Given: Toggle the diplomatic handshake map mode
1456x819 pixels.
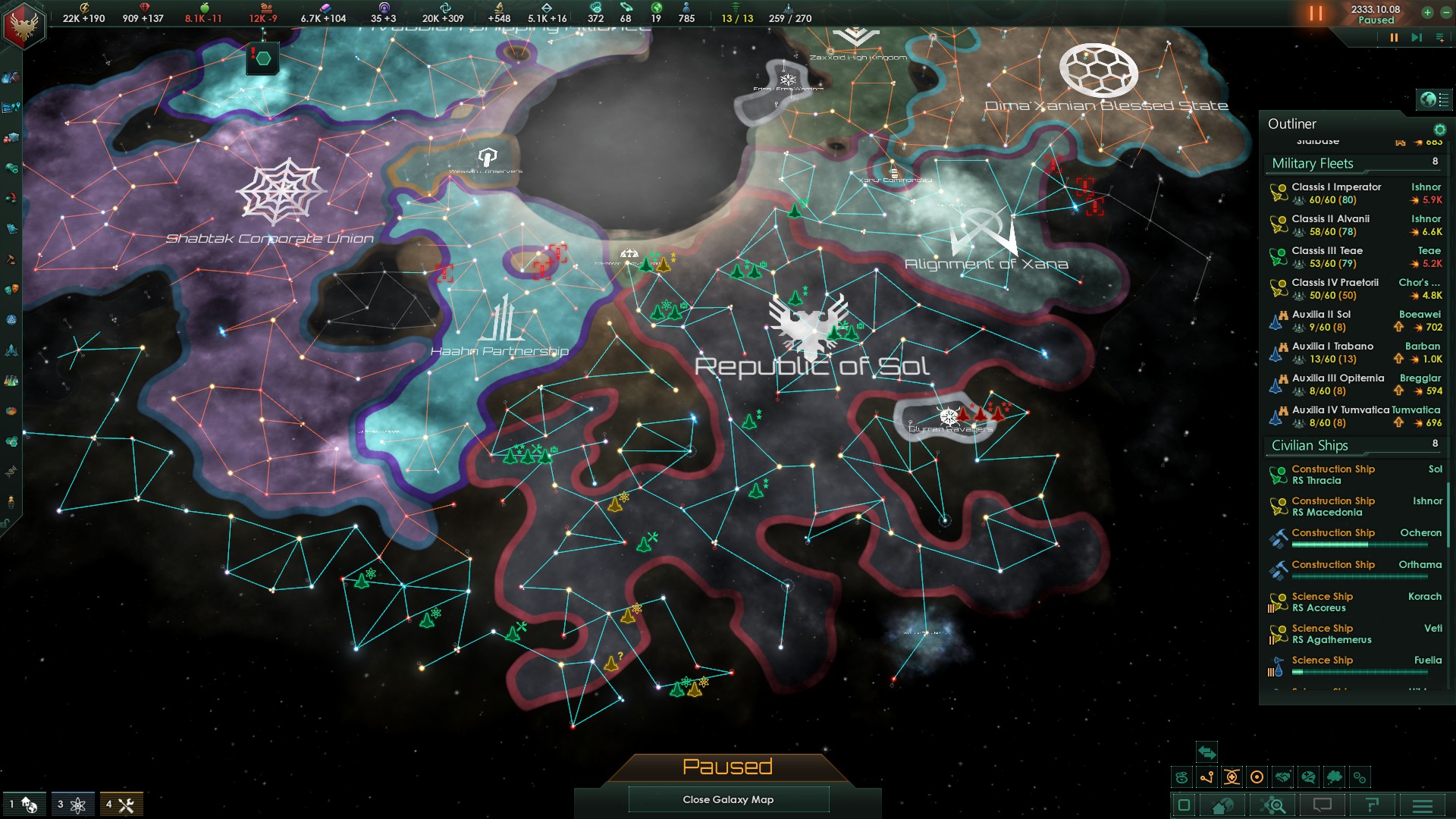Looking at the screenshot, I should pos(1282,777).
